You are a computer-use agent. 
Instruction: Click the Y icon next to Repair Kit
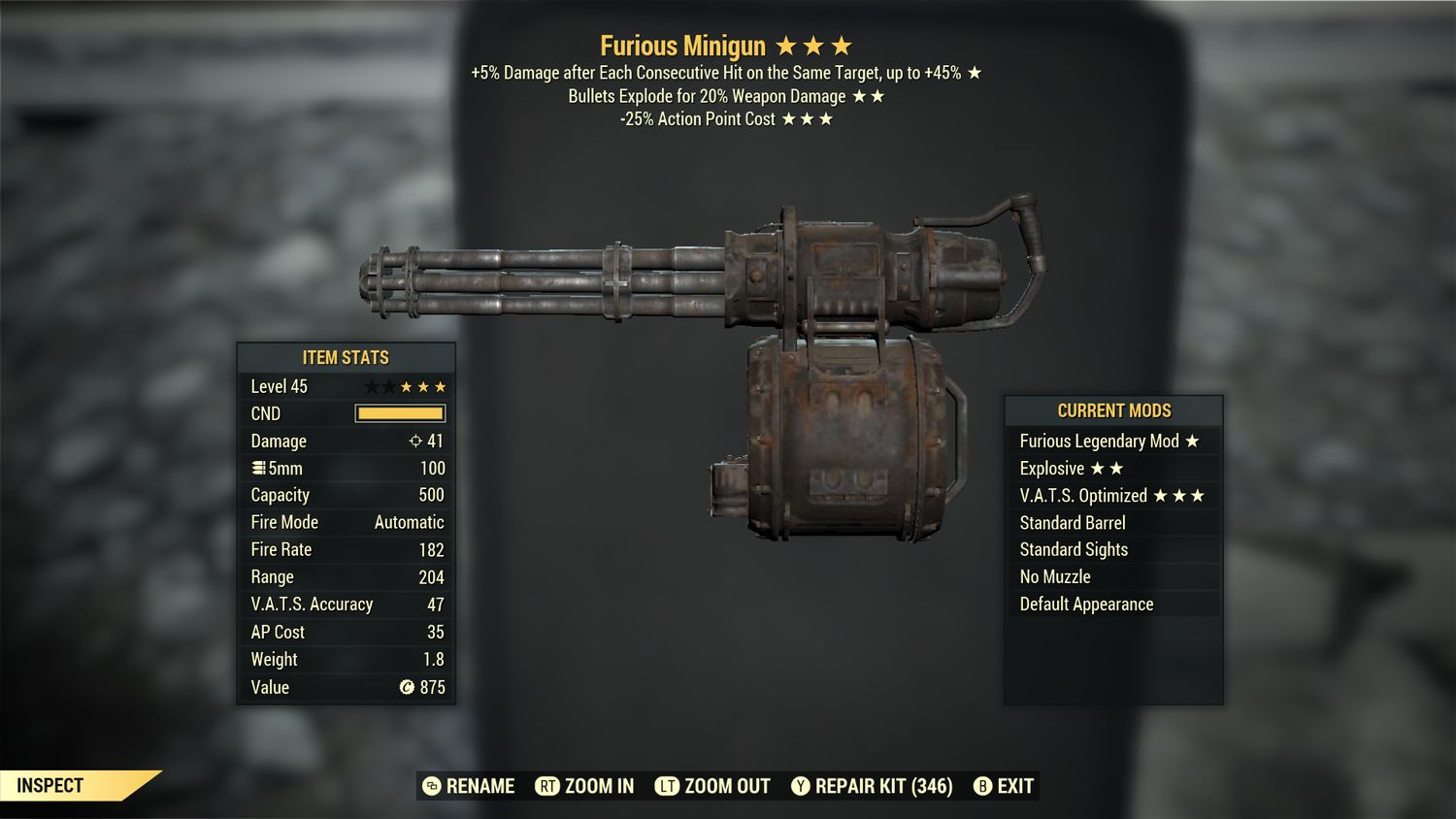click(802, 786)
